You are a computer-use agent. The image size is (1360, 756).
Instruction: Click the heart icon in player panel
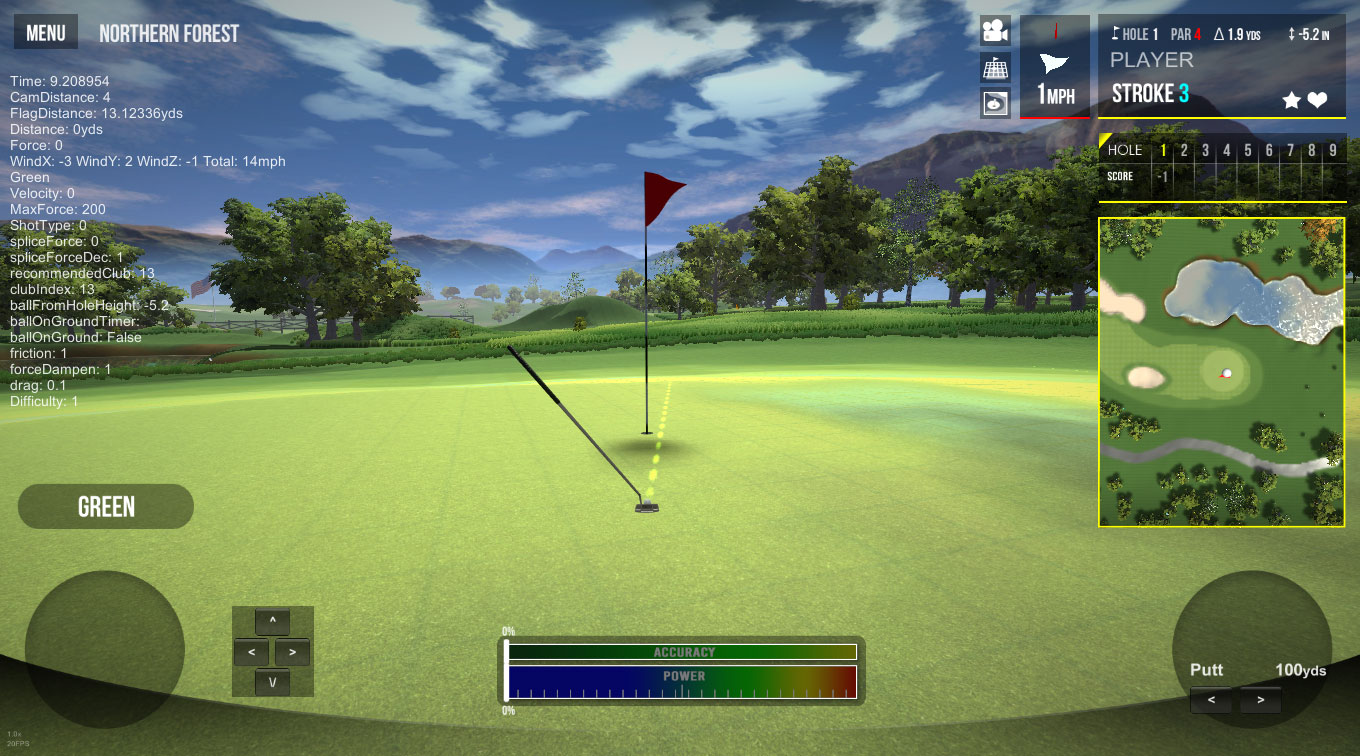click(1318, 100)
